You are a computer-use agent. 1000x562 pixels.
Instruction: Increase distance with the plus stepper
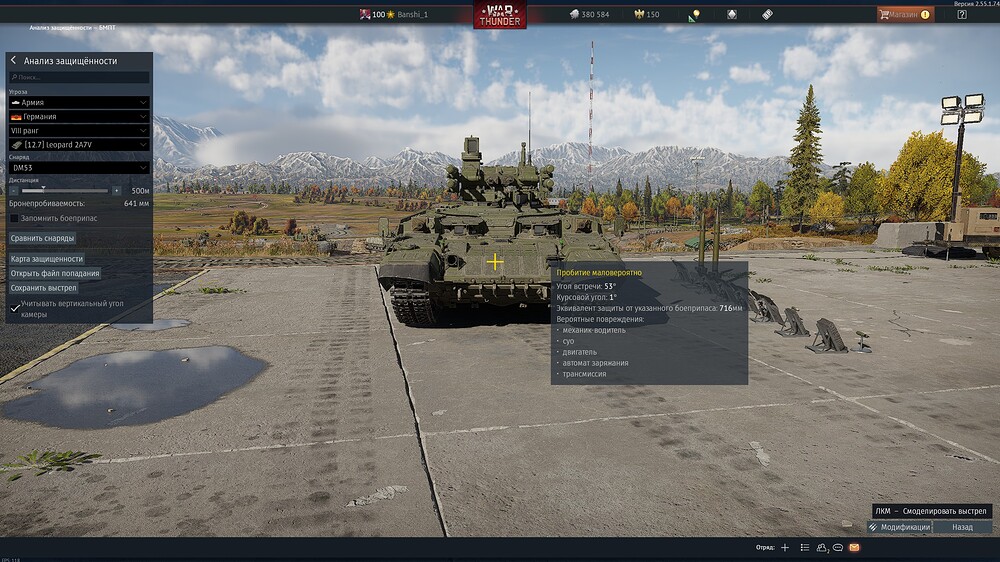pos(117,190)
